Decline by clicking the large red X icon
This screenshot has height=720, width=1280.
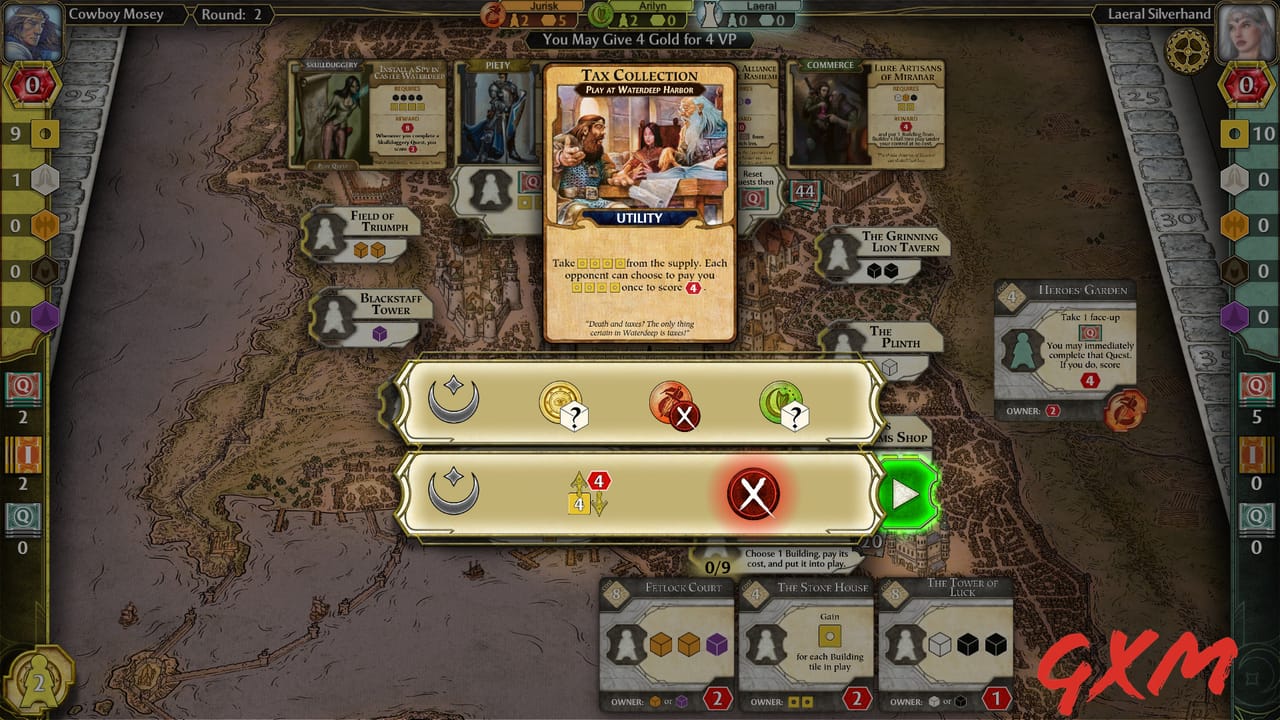[x=752, y=491]
